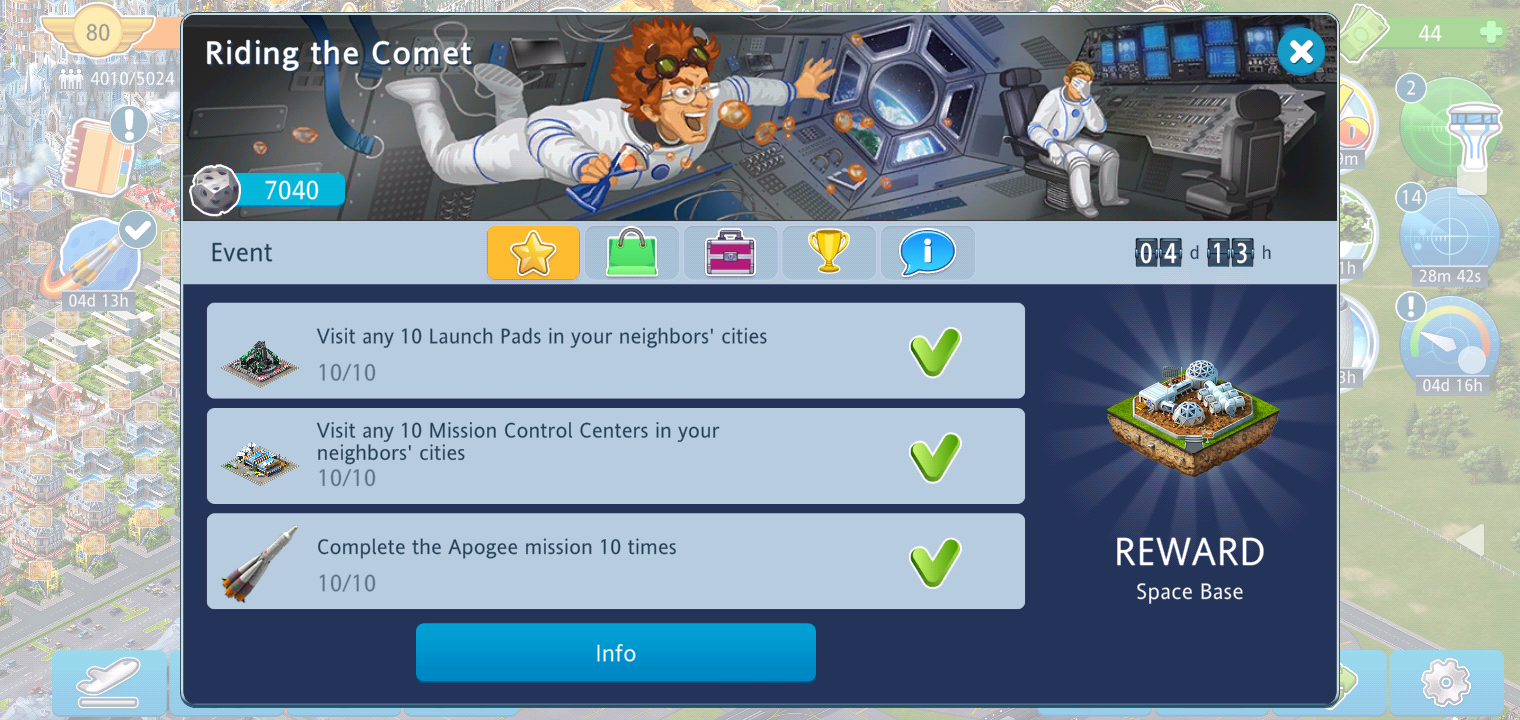The height and width of the screenshot is (720, 1520).
Task: Open the notebook with exclamation alert
Action: (x=100, y=157)
